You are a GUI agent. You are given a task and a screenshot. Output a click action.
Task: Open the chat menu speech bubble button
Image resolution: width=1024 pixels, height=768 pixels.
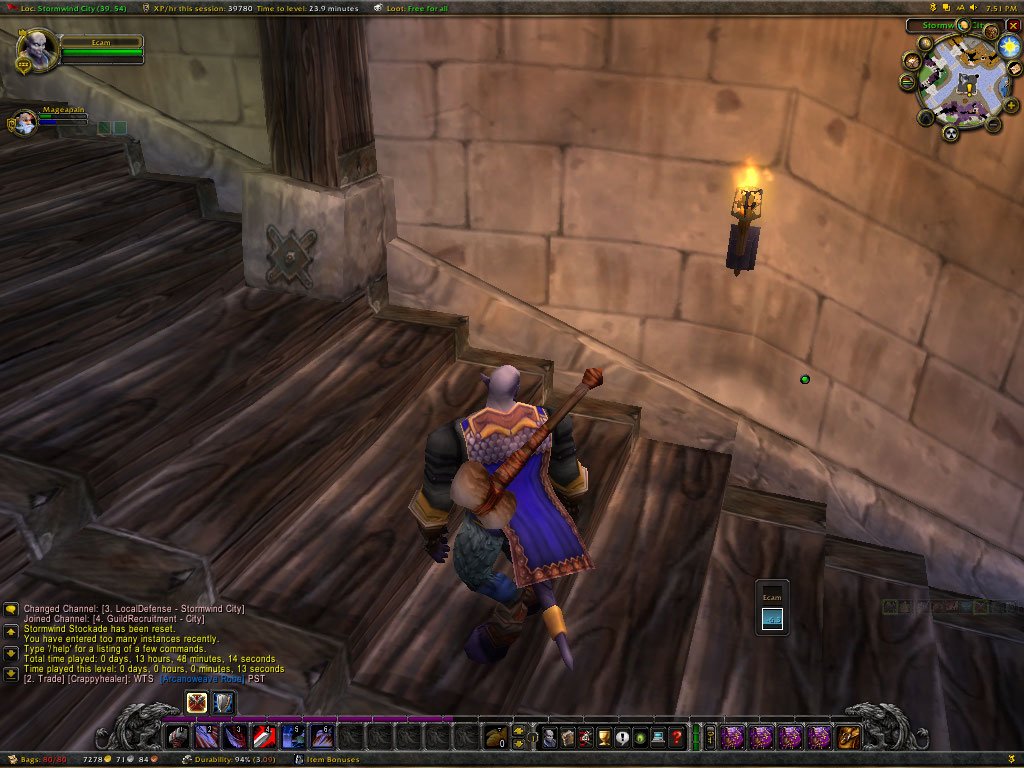click(x=11, y=609)
